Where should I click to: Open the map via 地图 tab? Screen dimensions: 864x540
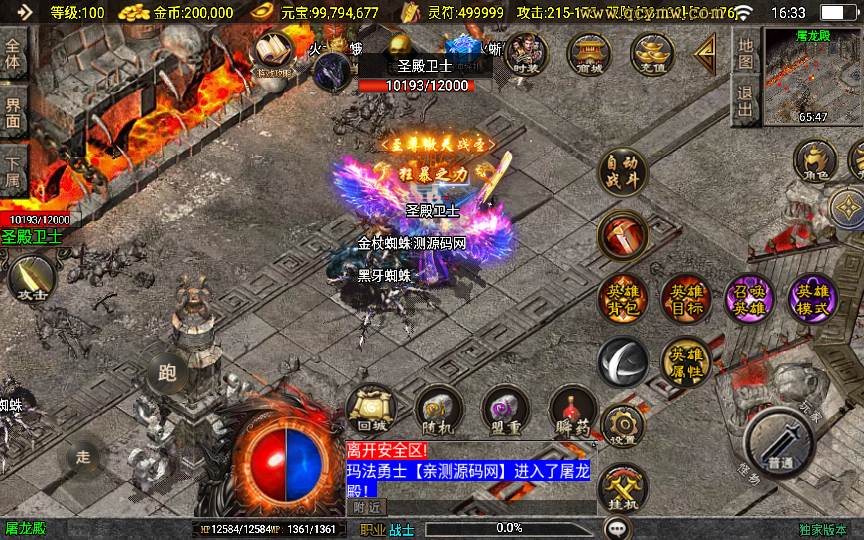coord(745,54)
